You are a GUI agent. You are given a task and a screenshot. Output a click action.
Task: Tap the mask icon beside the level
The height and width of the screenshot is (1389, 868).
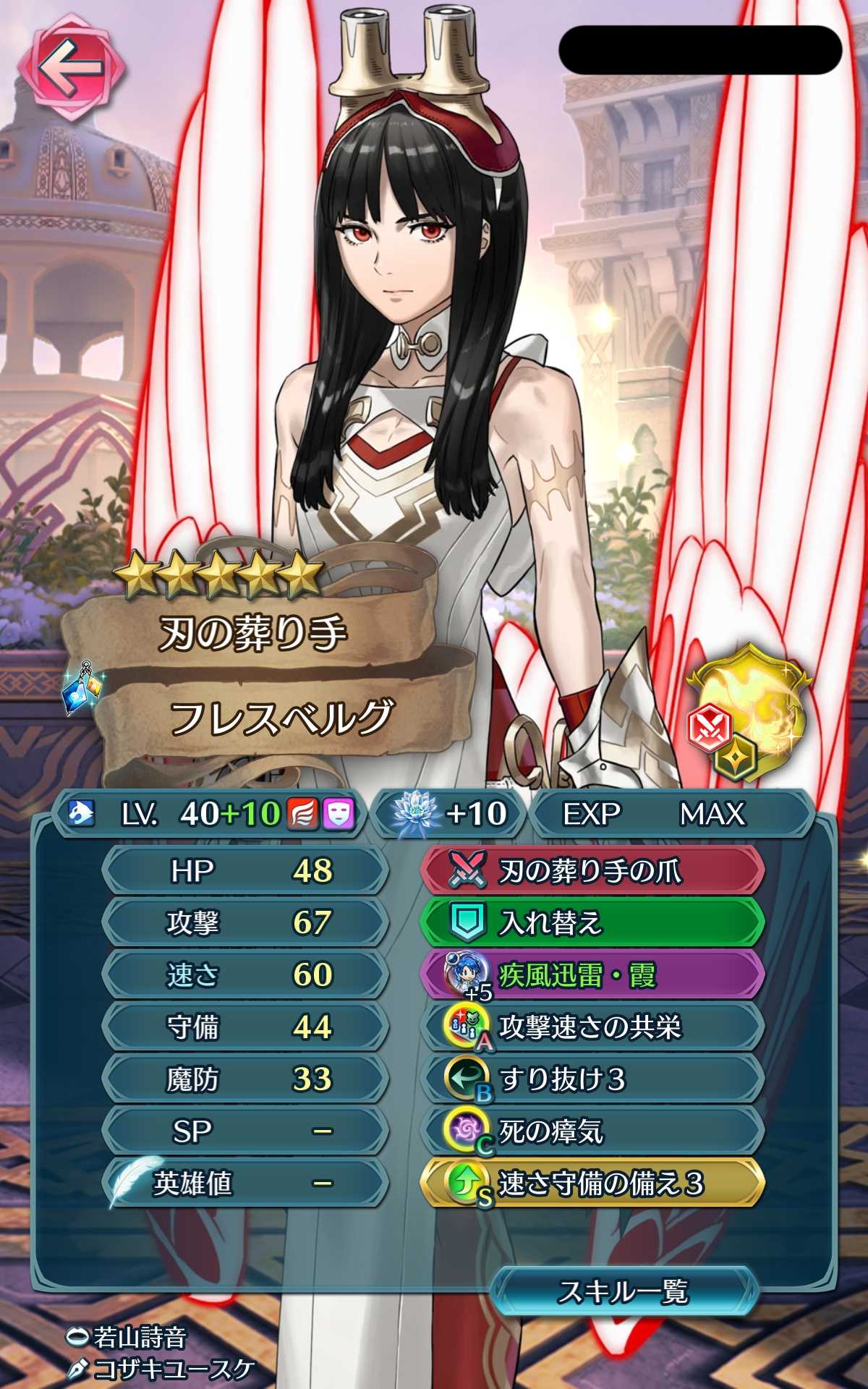(338, 814)
